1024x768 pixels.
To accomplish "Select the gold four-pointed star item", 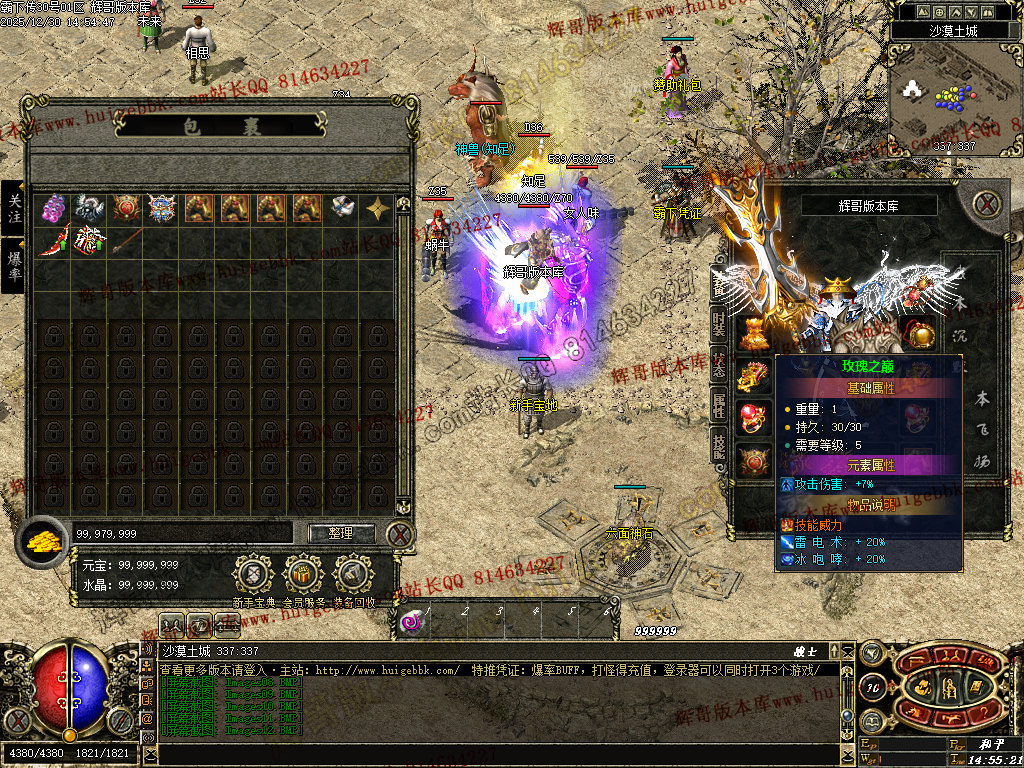I will click(378, 207).
